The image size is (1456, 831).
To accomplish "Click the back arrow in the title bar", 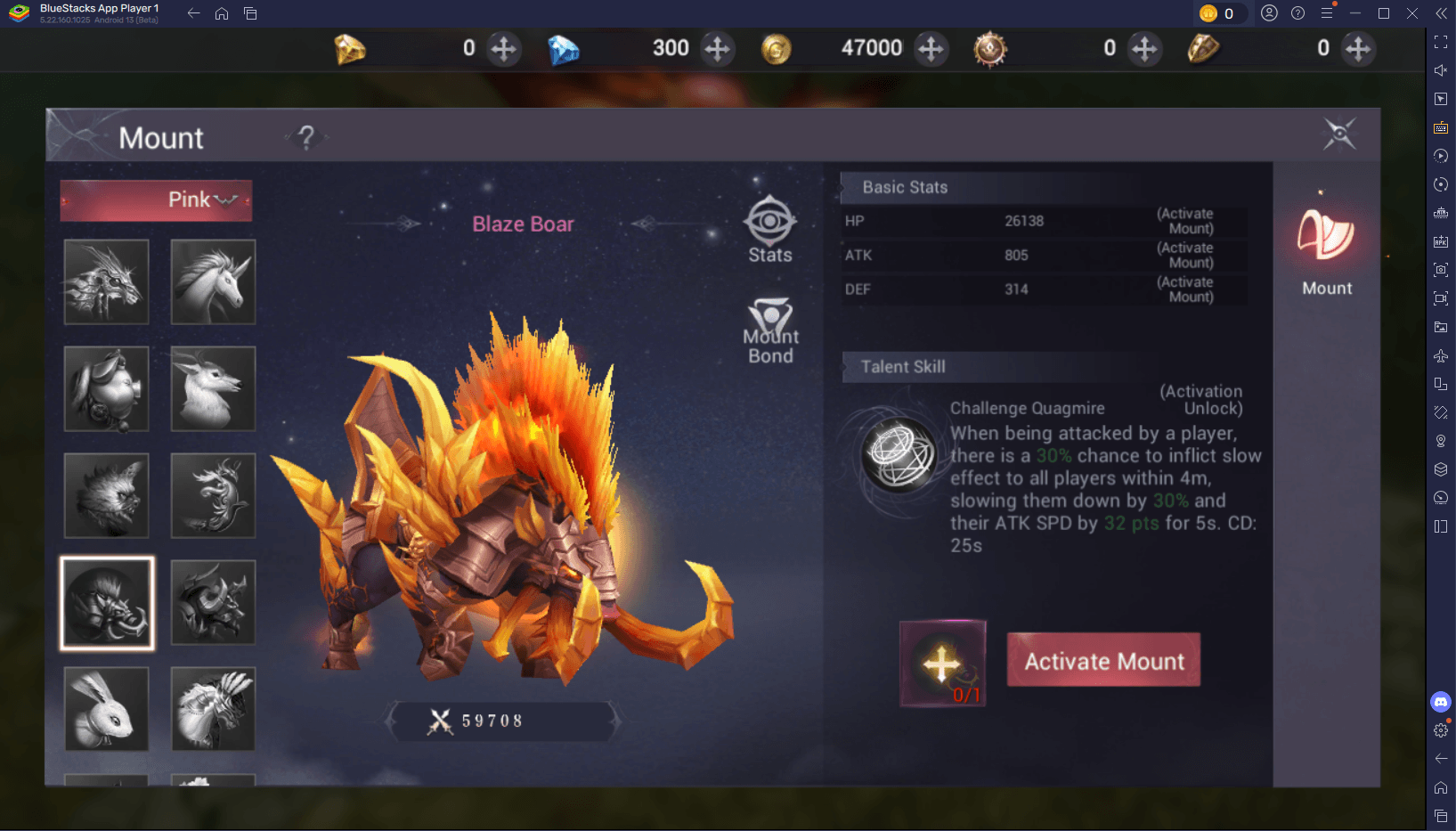I will 192,13.
